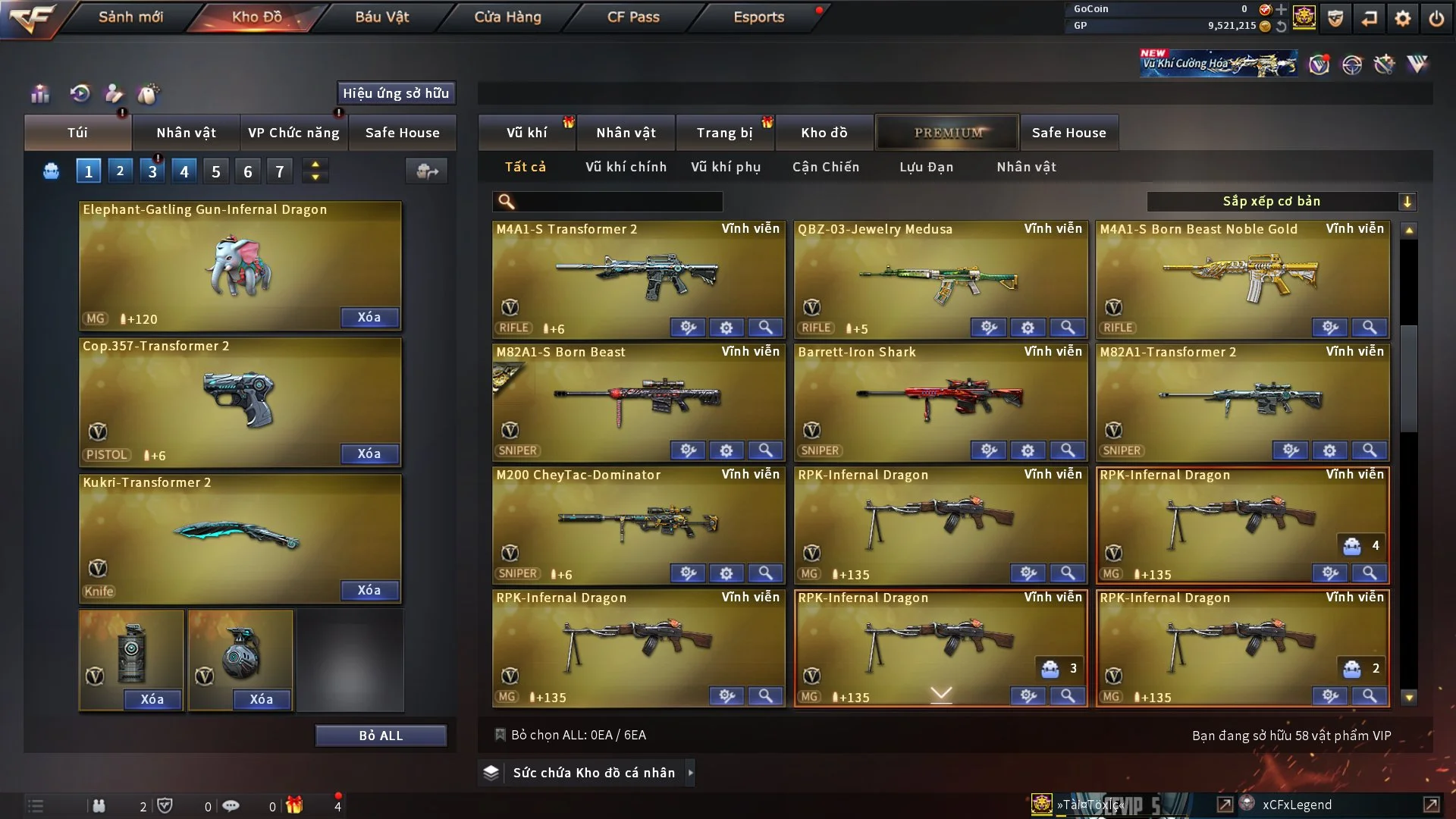Open the CF Pass page

coord(633,17)
